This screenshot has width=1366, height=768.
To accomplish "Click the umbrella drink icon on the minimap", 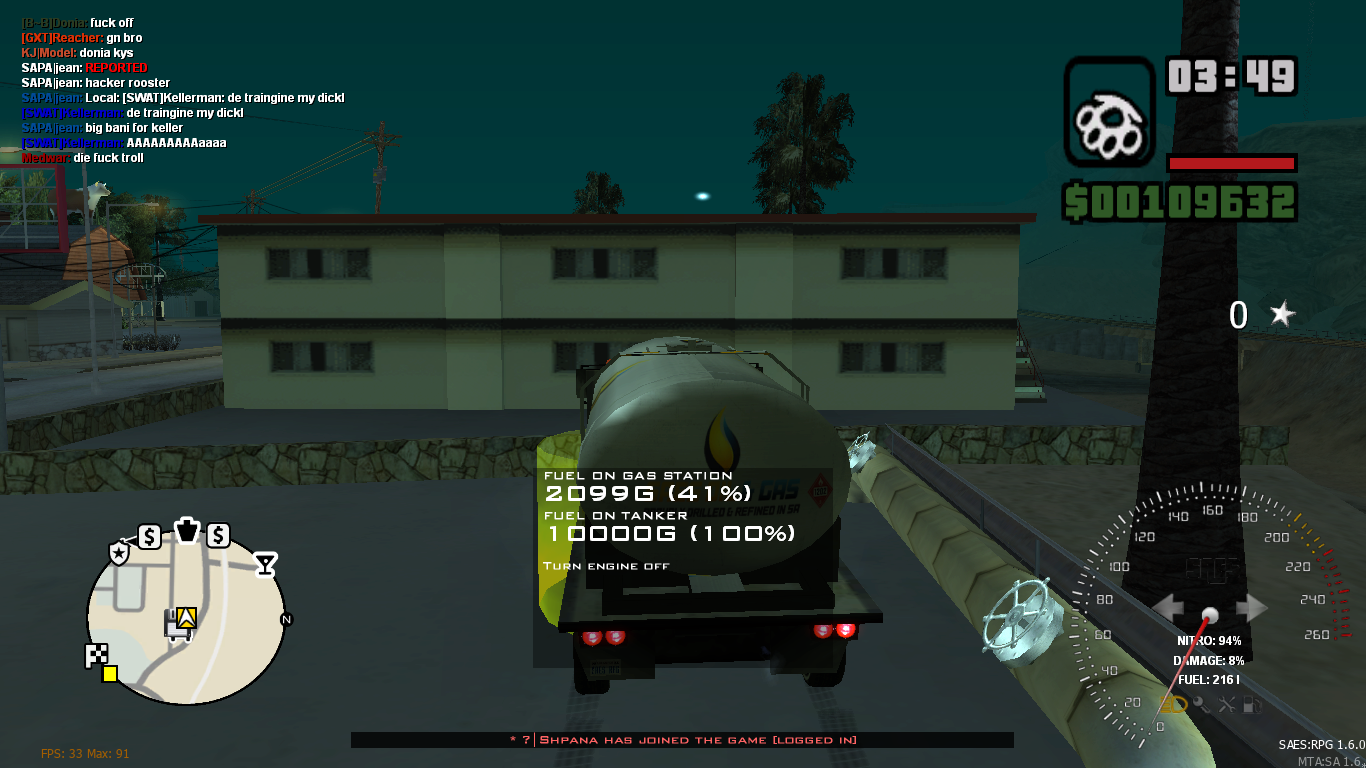I will click(266, 563).
